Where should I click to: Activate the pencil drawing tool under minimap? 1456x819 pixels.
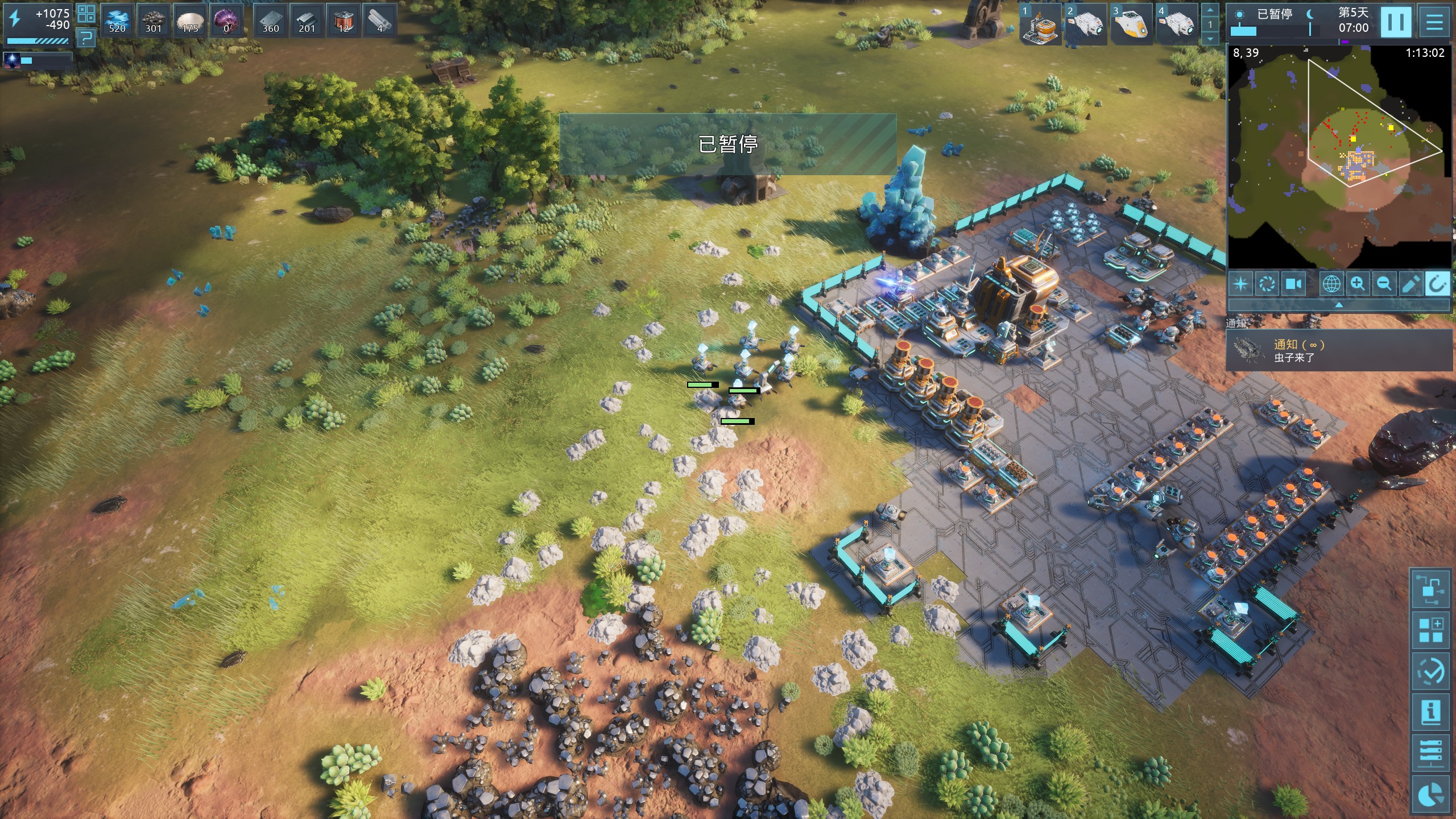tap(1410, 283)
